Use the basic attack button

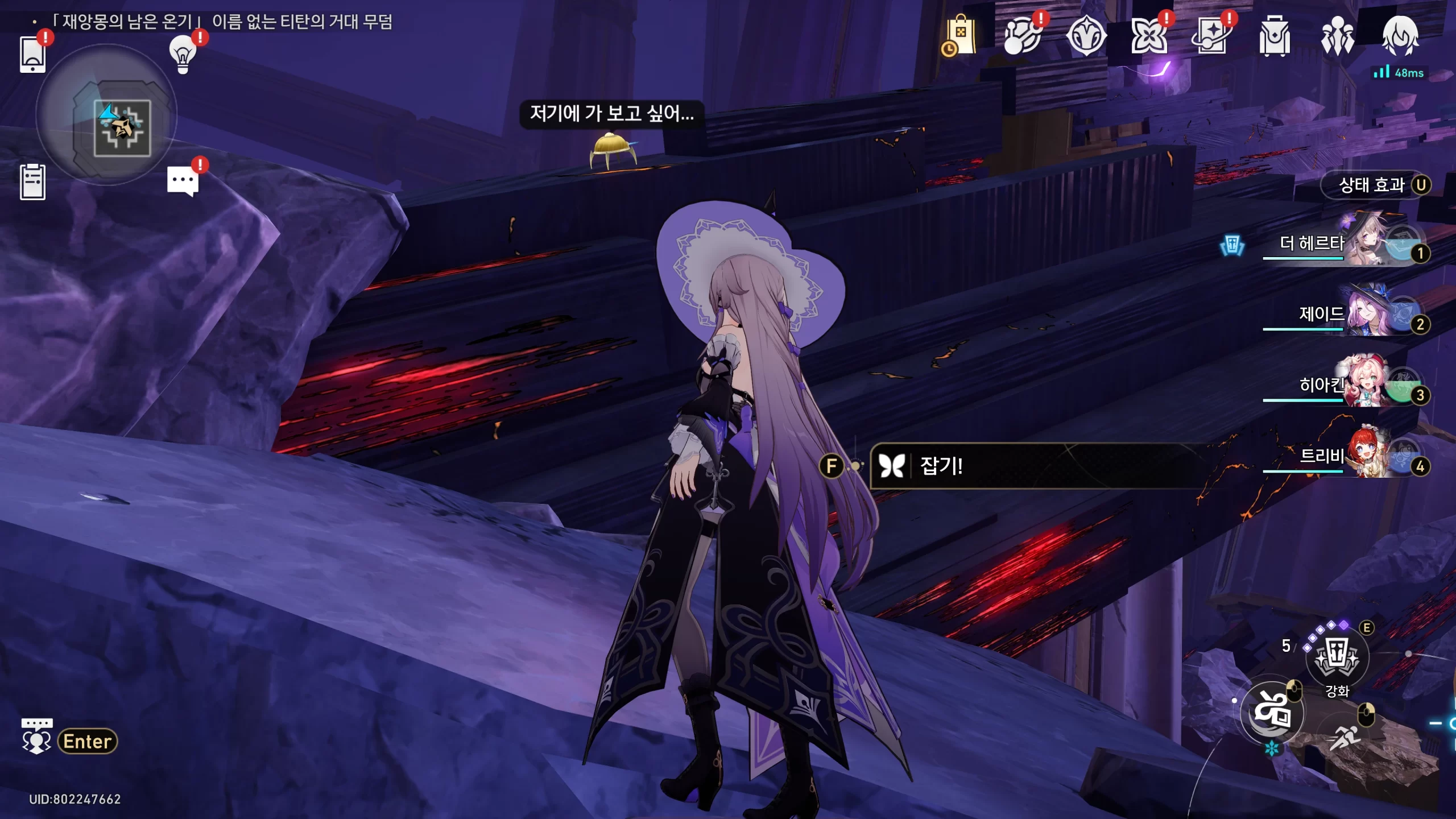[1272, 712]
